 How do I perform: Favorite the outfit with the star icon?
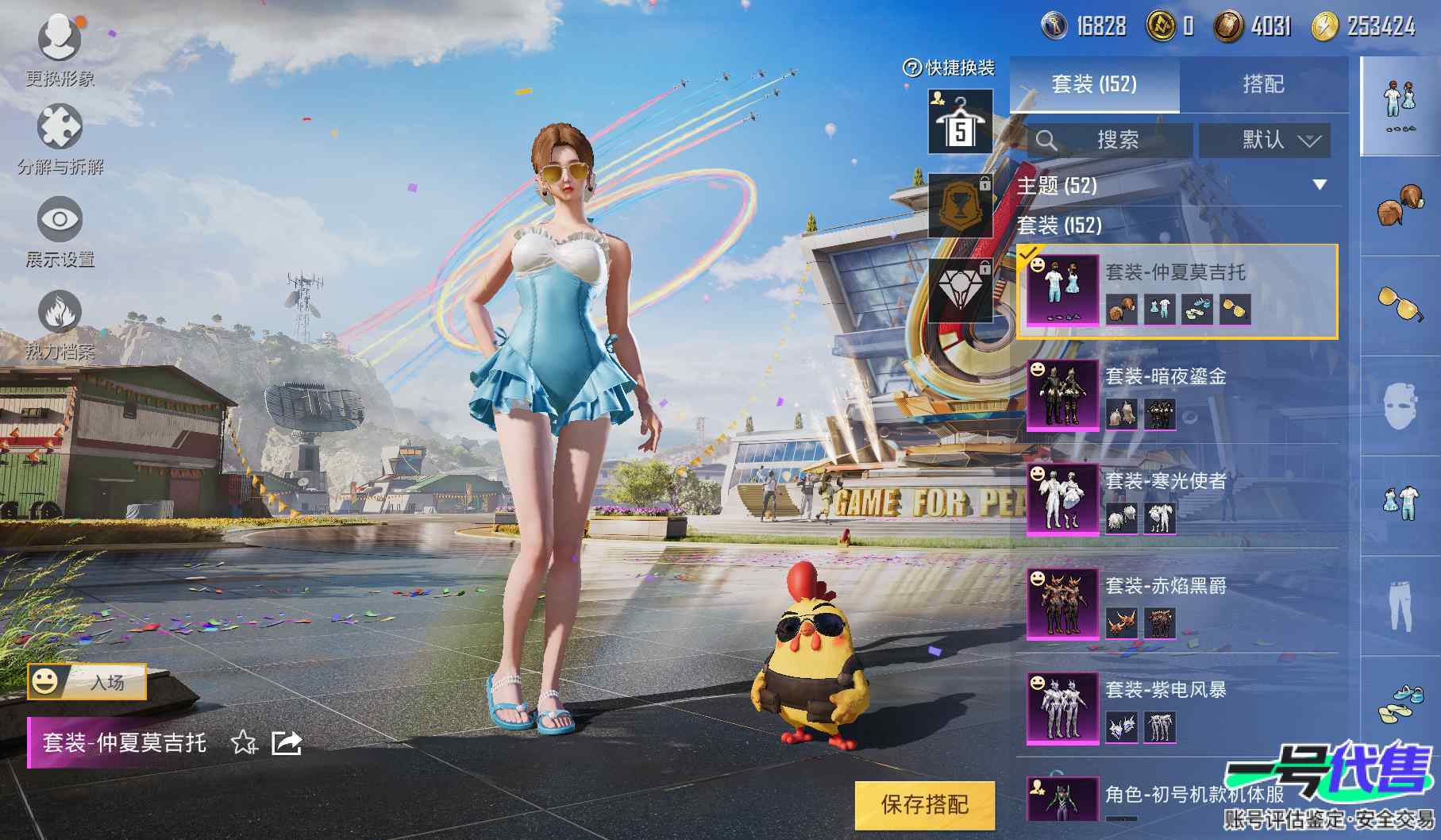pyautogui.click(x=244, y=743)
